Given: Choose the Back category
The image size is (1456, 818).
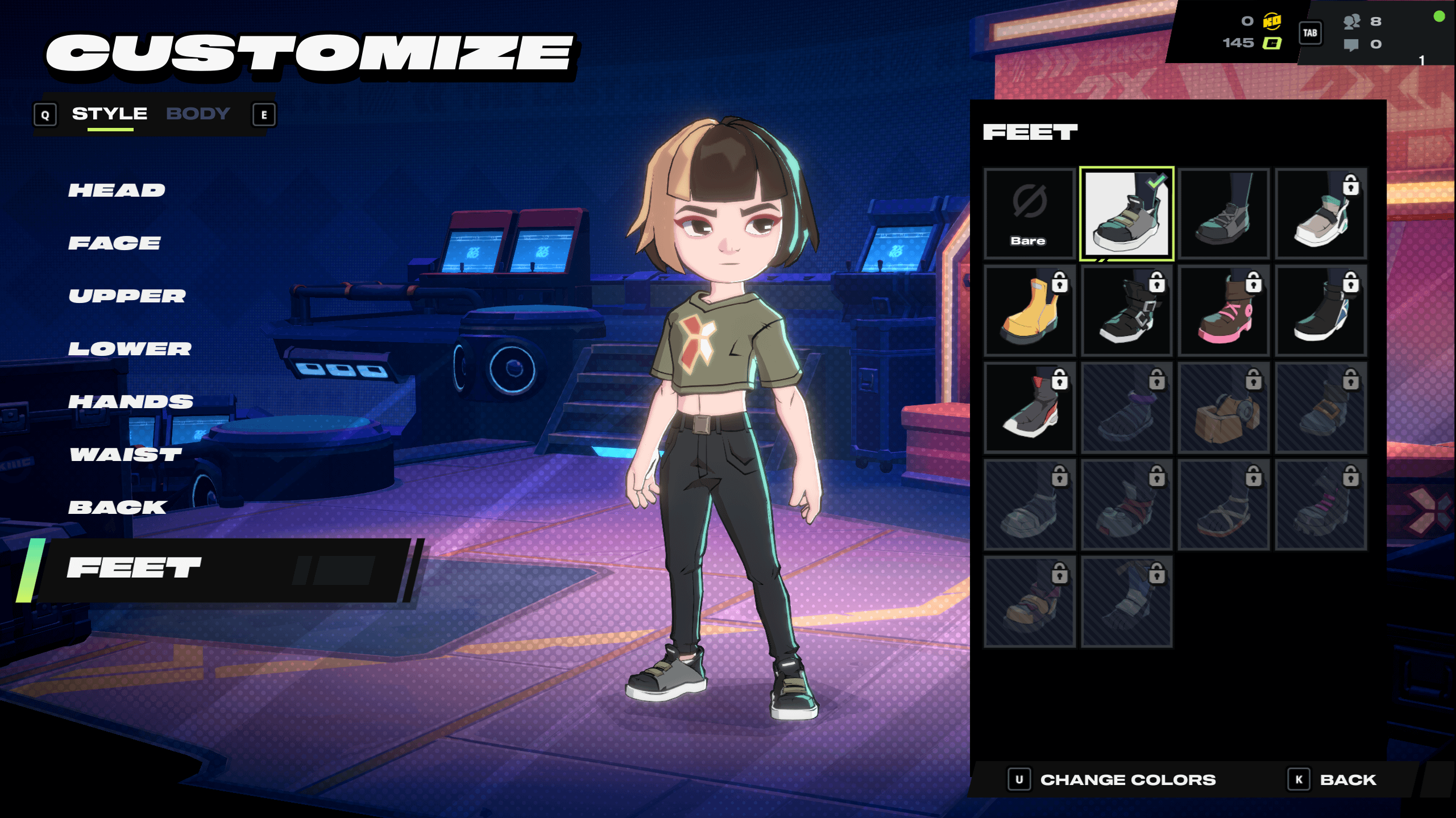Looking at the screenshot, I should pyautogui.click(x=118, y=508).
